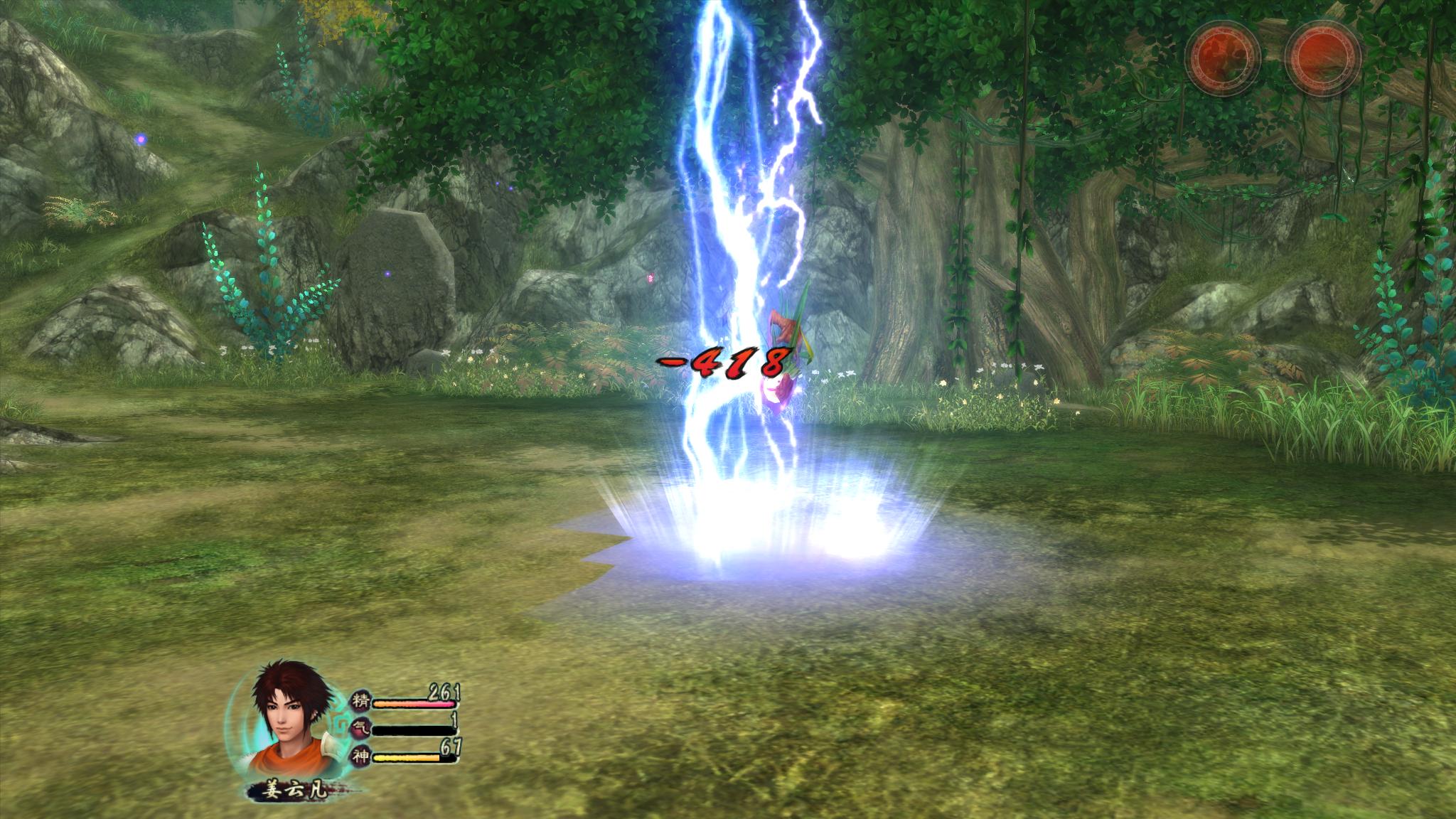Click the plain red circle icon
The height and width of the screenshot is (819, 1456).
[1322, 55]
